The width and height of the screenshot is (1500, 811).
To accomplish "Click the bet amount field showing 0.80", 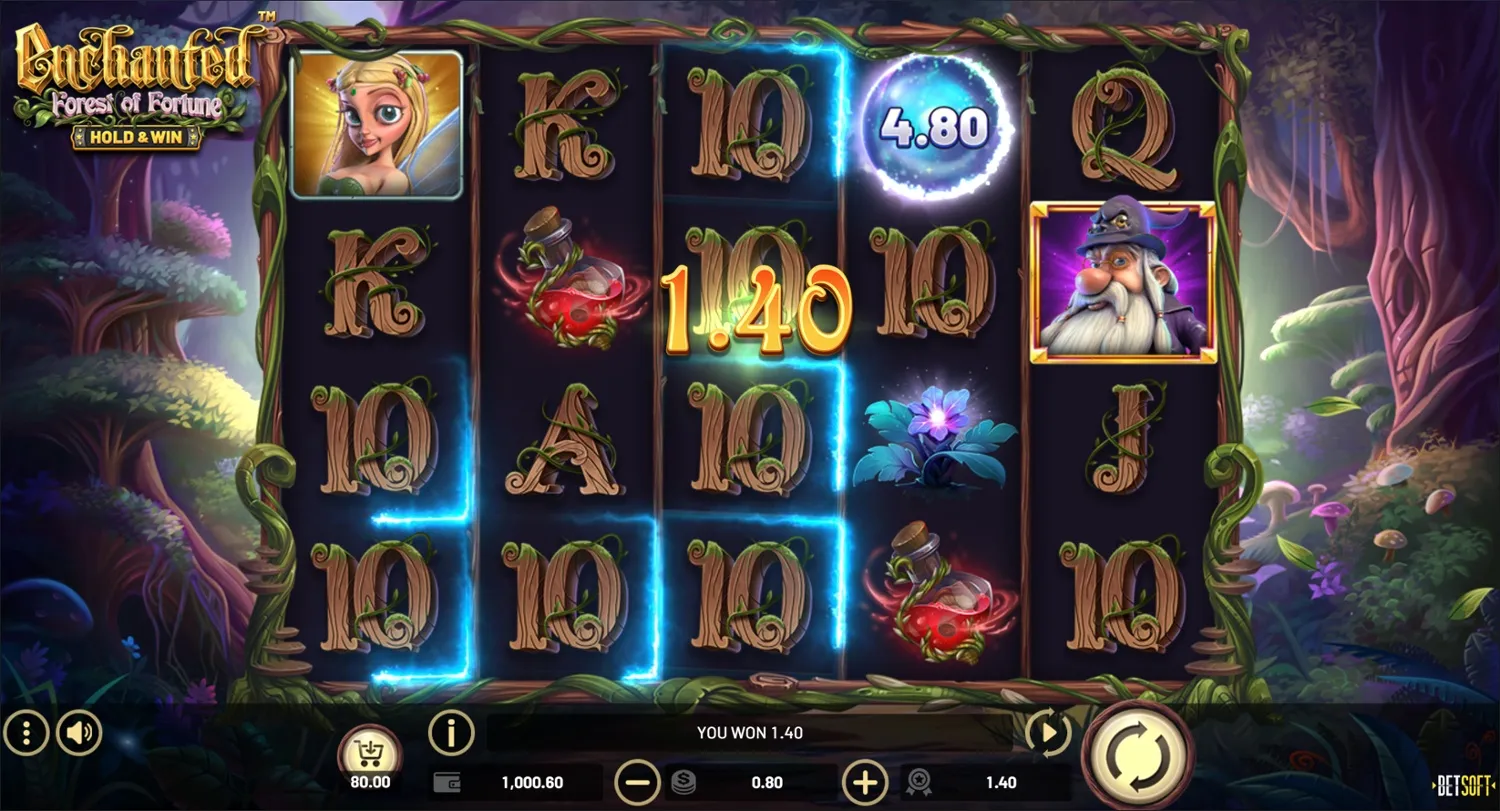I will point(767,783).
